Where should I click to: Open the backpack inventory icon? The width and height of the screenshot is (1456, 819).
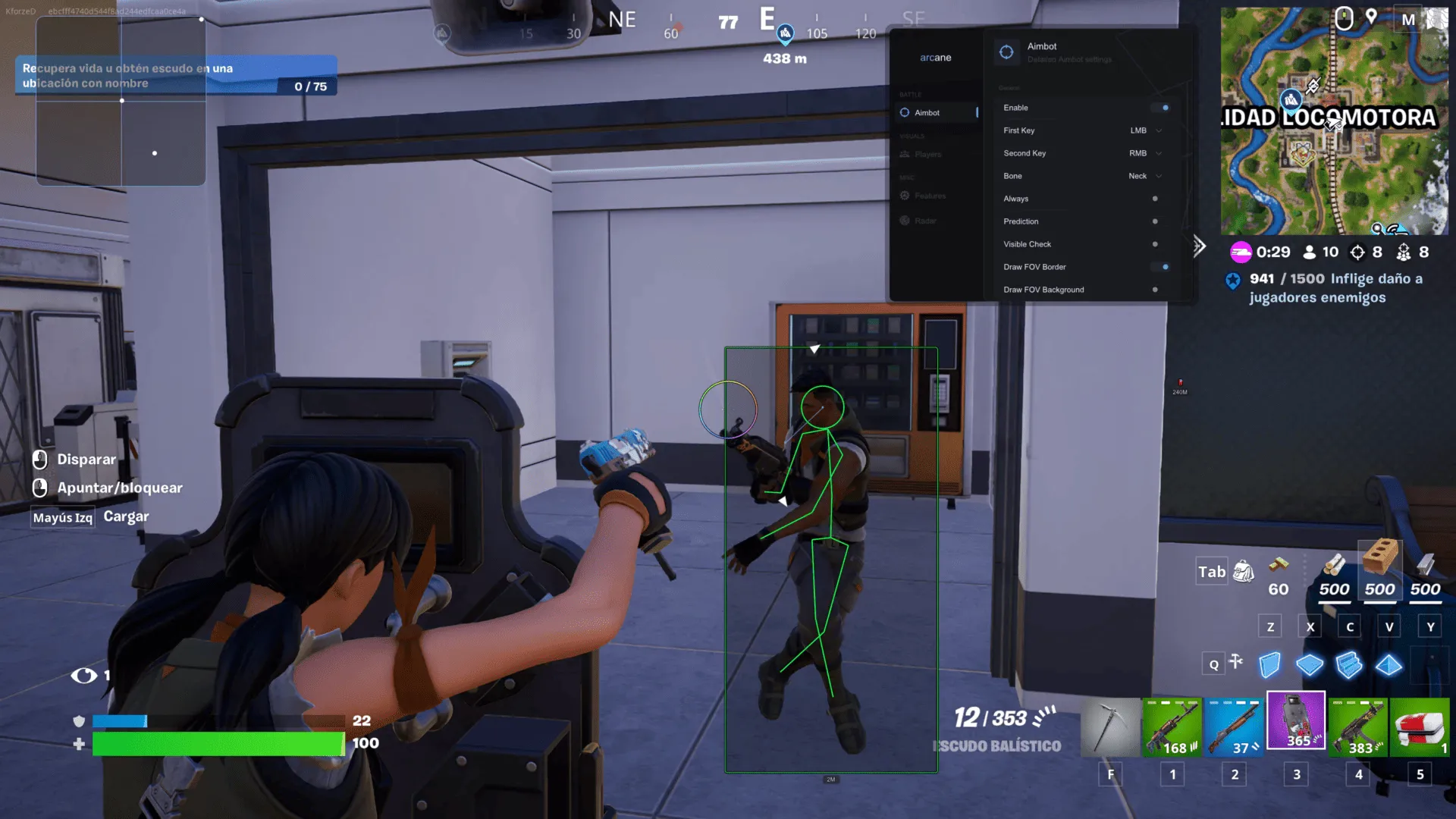click(x=1244, y=571)
